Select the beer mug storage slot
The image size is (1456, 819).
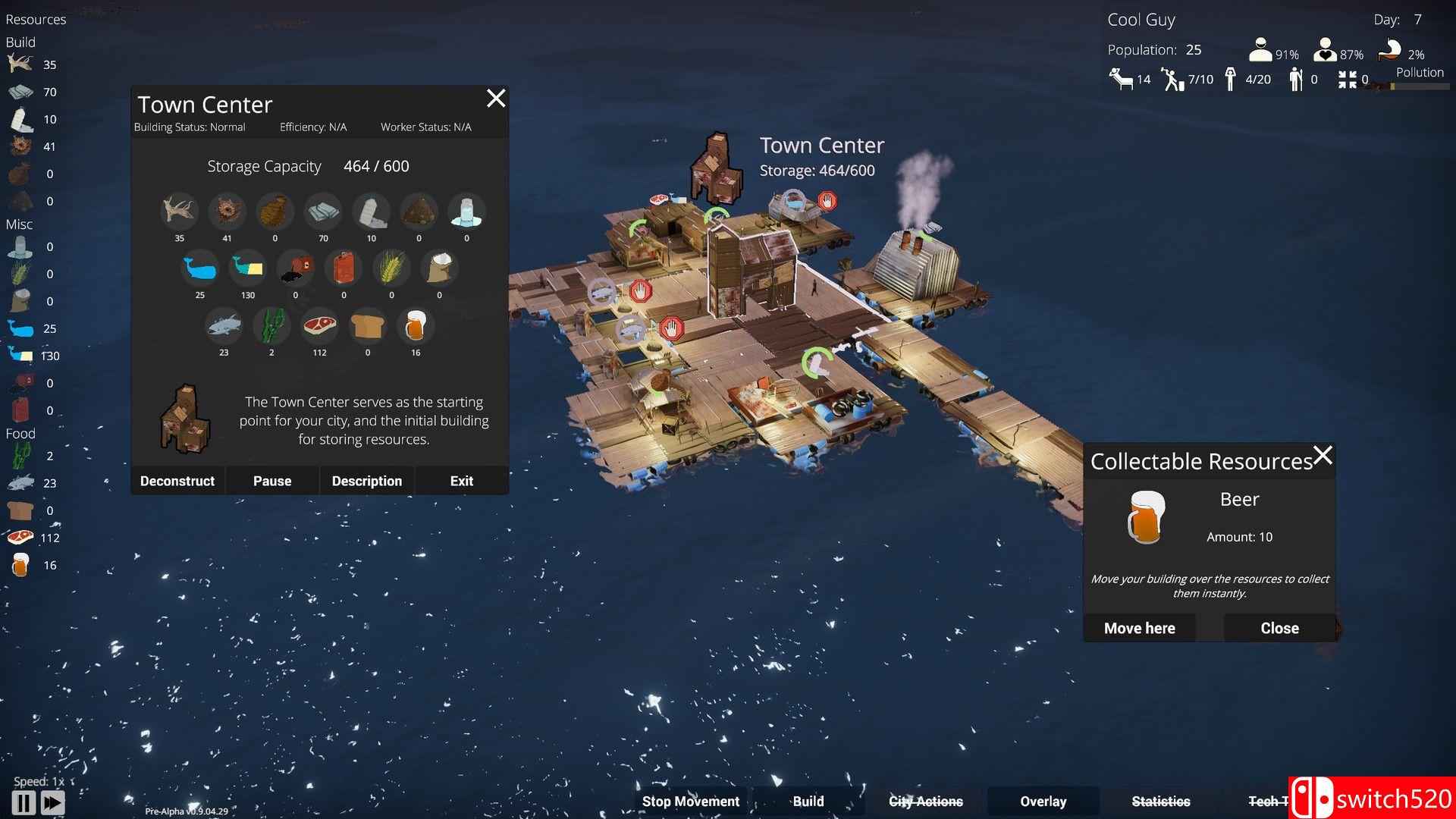(x=416, y=326)
